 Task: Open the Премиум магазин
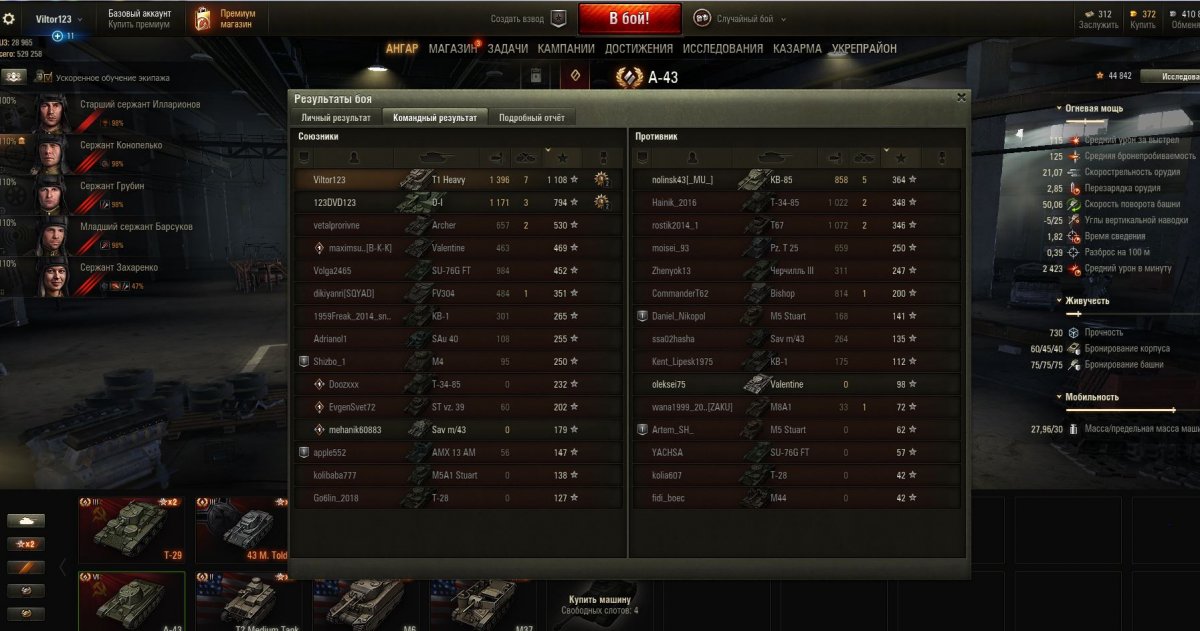(x=226, y=18)
